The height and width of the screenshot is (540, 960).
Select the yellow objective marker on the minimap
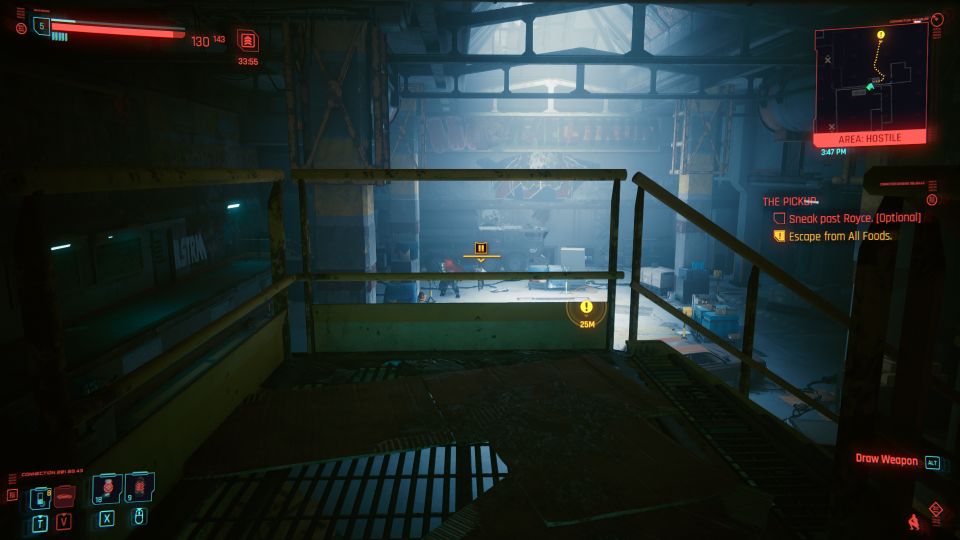880,35
